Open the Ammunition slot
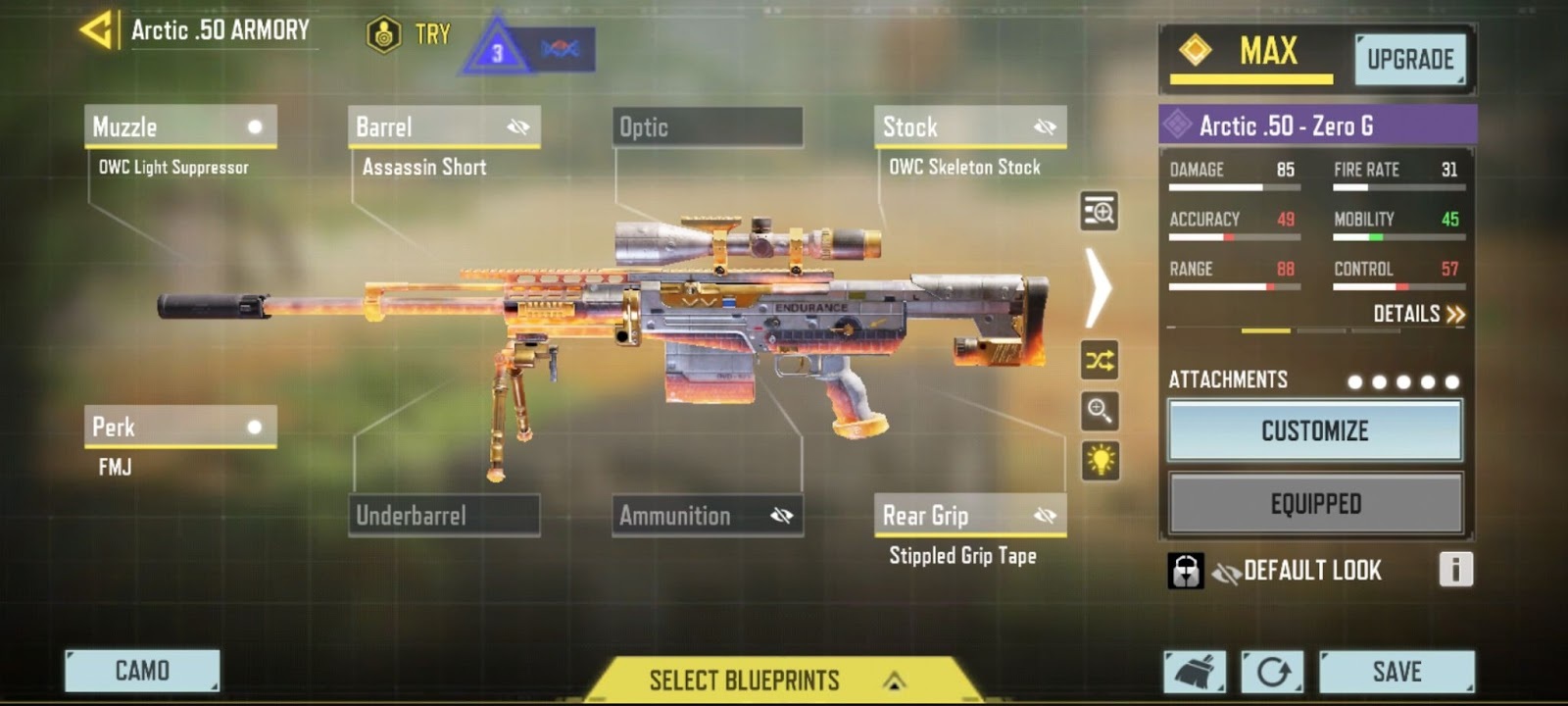The image size is (1568, 706). [708, 516]
